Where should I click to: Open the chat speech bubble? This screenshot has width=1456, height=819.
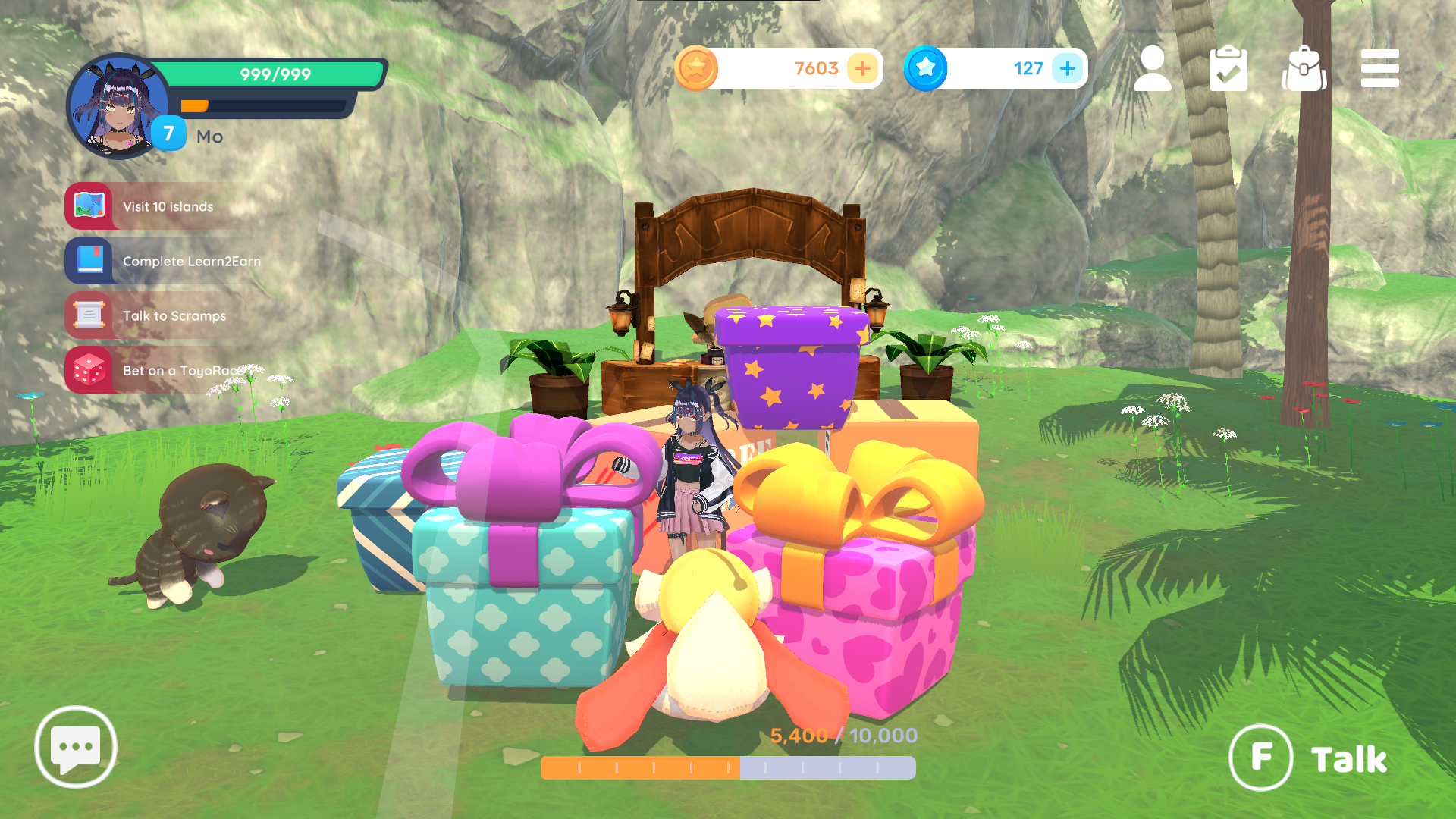(76, 747)
